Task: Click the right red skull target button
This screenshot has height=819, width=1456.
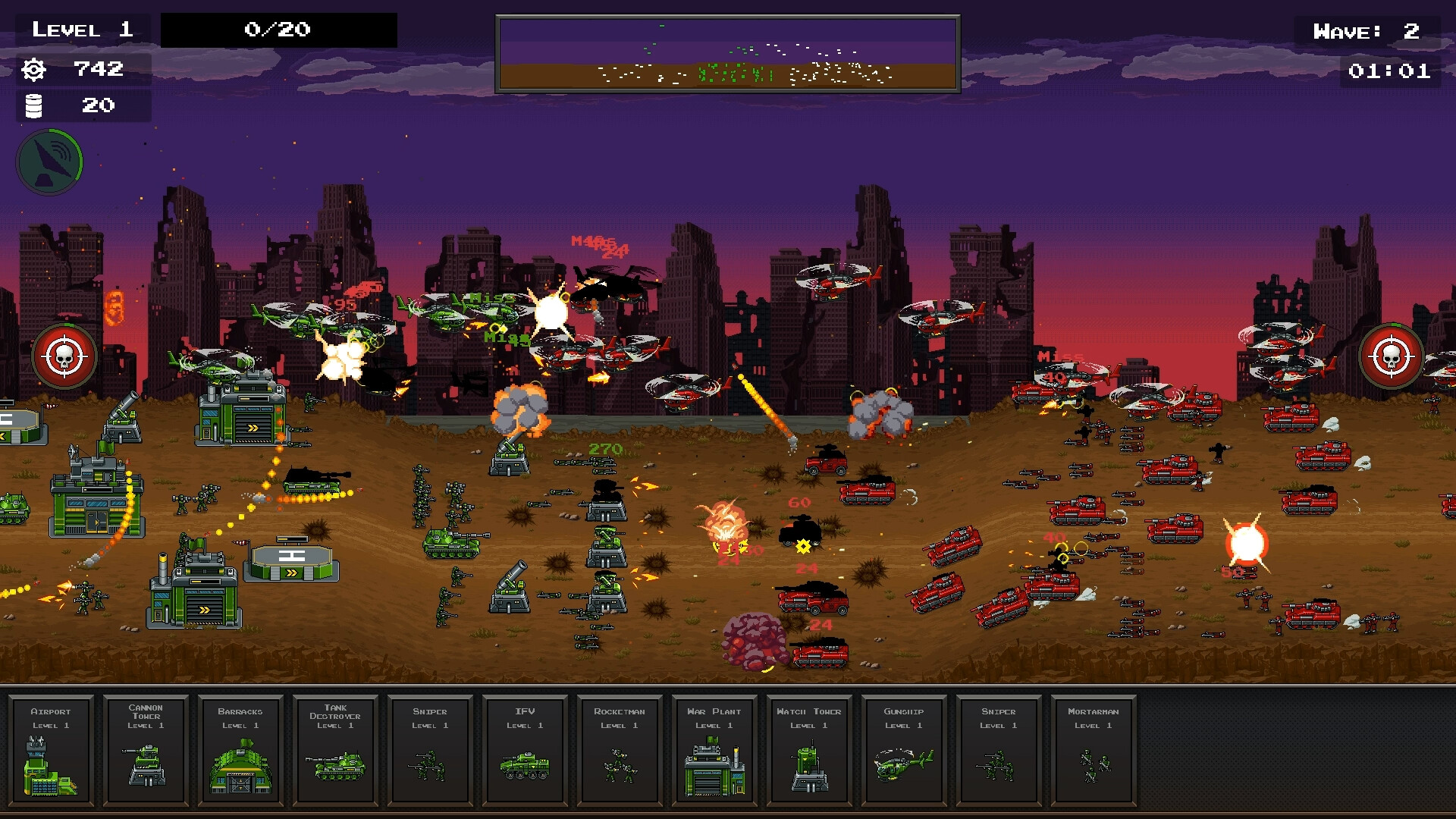Action: coord(1391,356)
